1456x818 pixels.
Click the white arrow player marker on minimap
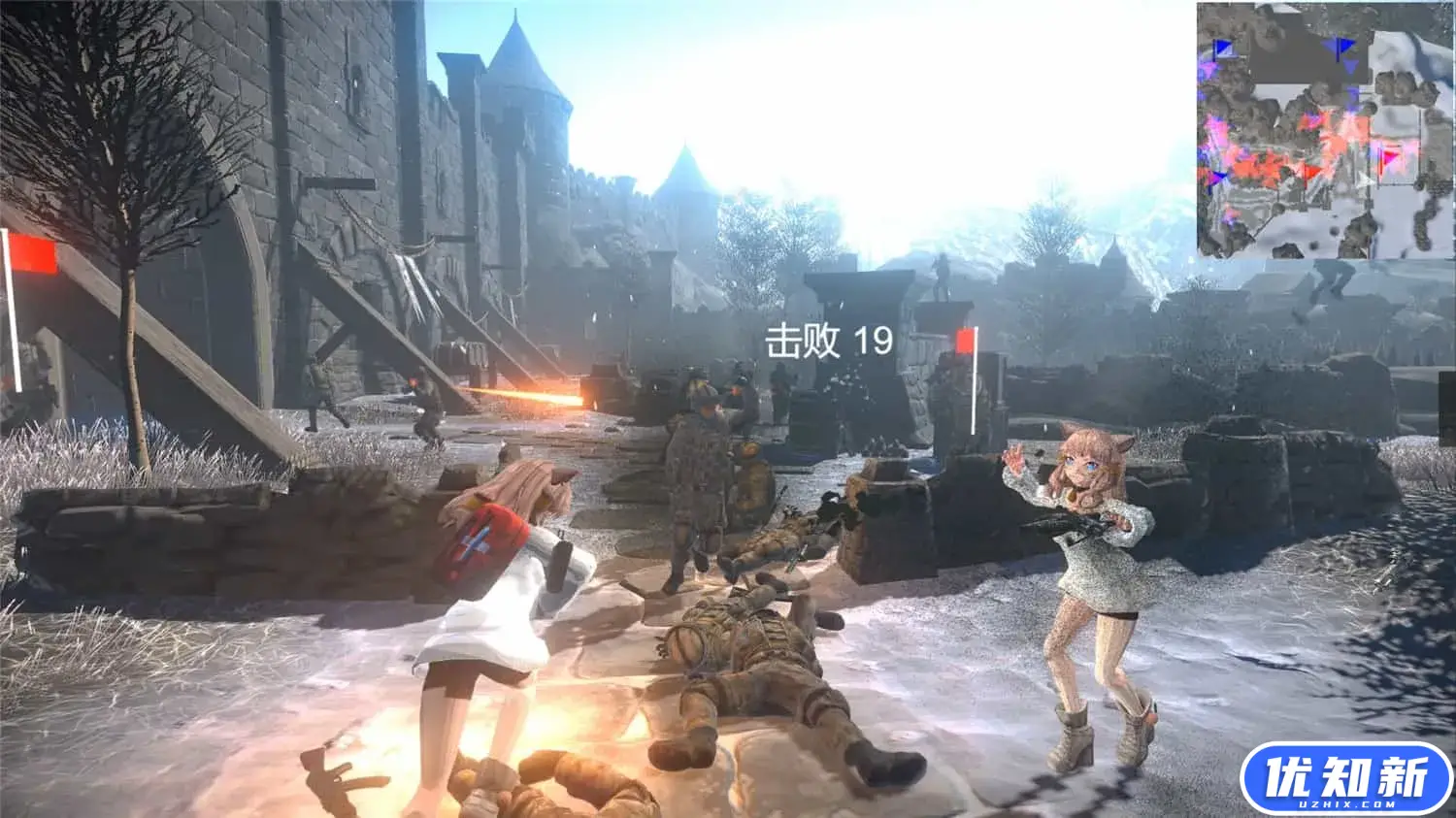pos(1365,179)
